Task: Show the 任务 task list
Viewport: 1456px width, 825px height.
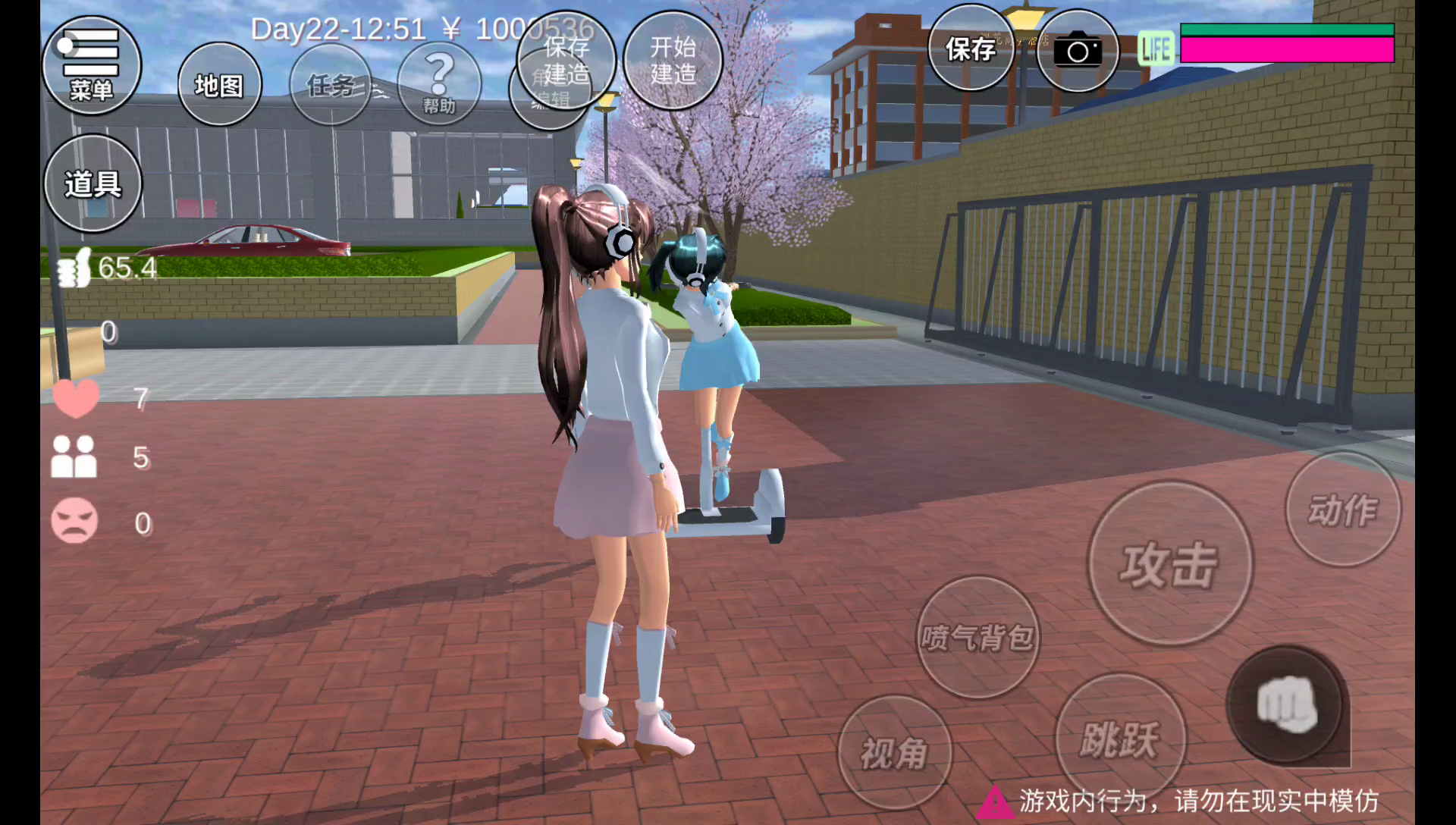Action: click(331, 84)
